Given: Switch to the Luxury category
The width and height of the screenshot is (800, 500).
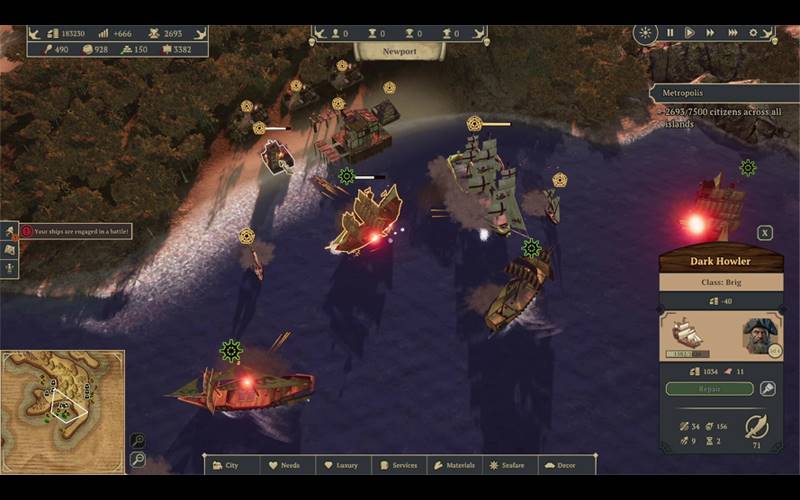Looking at the screenshot, I should (343, 465).
